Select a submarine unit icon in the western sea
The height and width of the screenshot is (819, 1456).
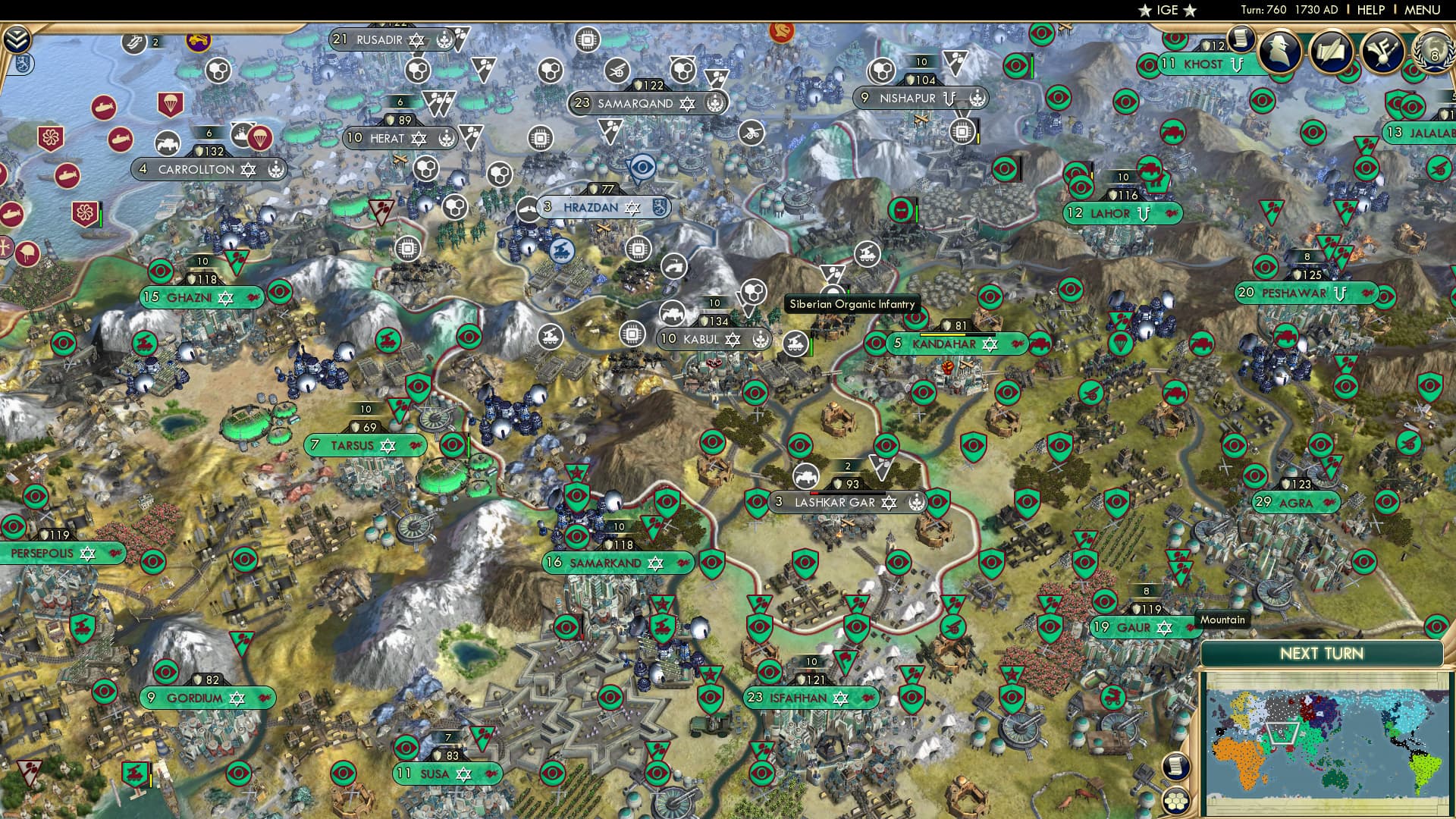(x=104, y=108)
